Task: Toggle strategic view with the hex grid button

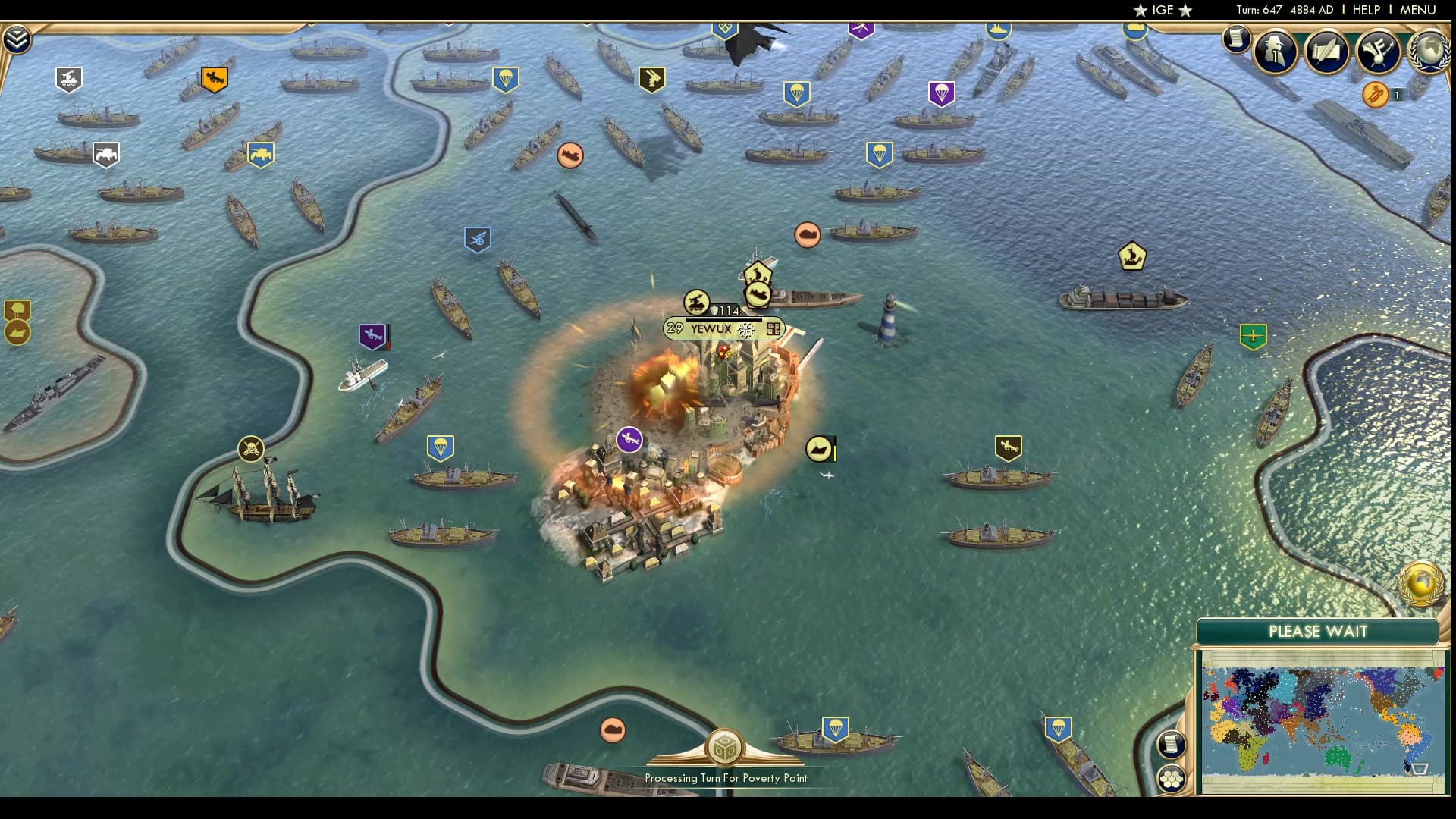Action: 1171,777
